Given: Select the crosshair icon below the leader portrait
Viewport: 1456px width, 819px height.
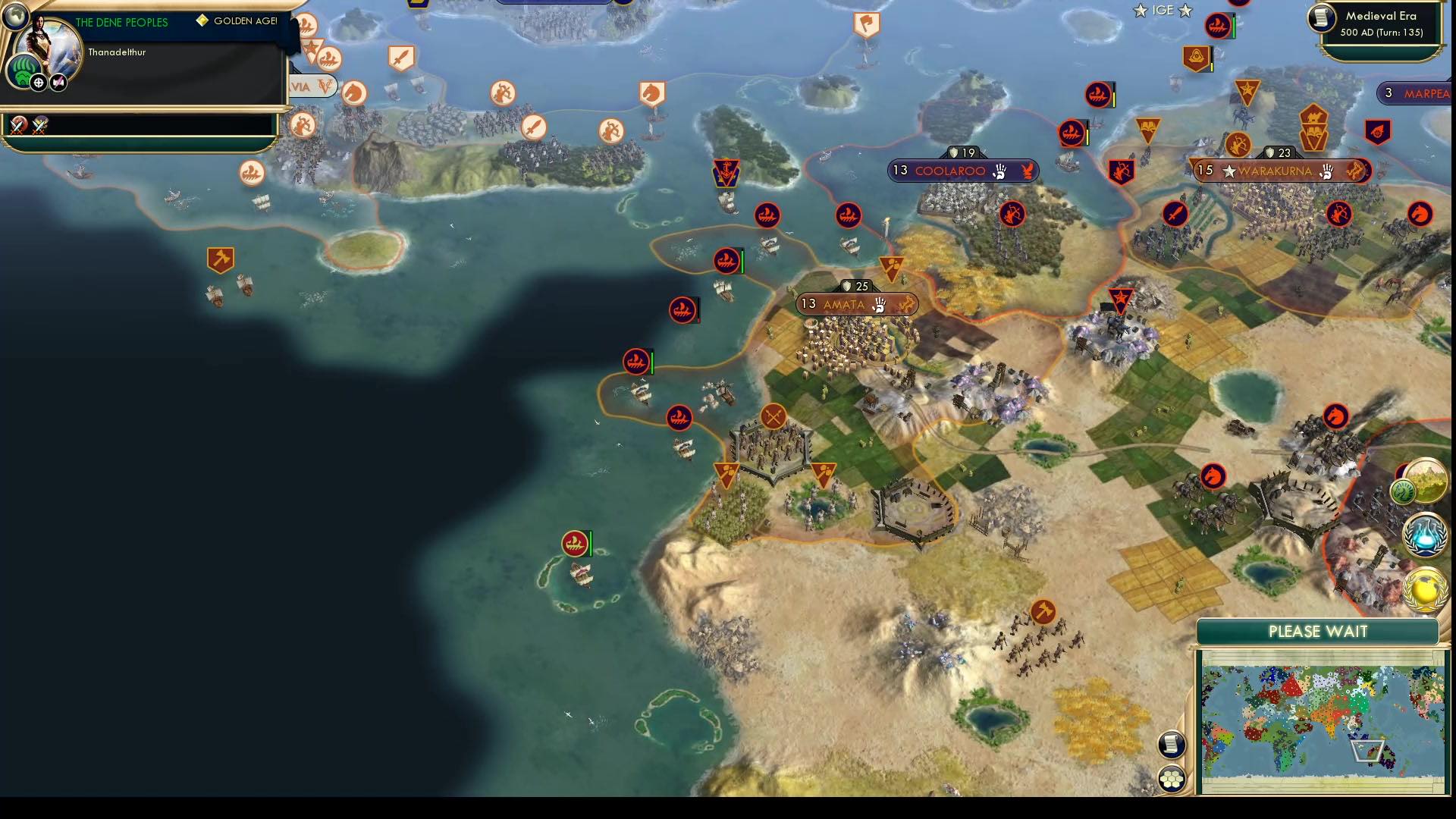Looking at the screenshot, I should point(38,83).
